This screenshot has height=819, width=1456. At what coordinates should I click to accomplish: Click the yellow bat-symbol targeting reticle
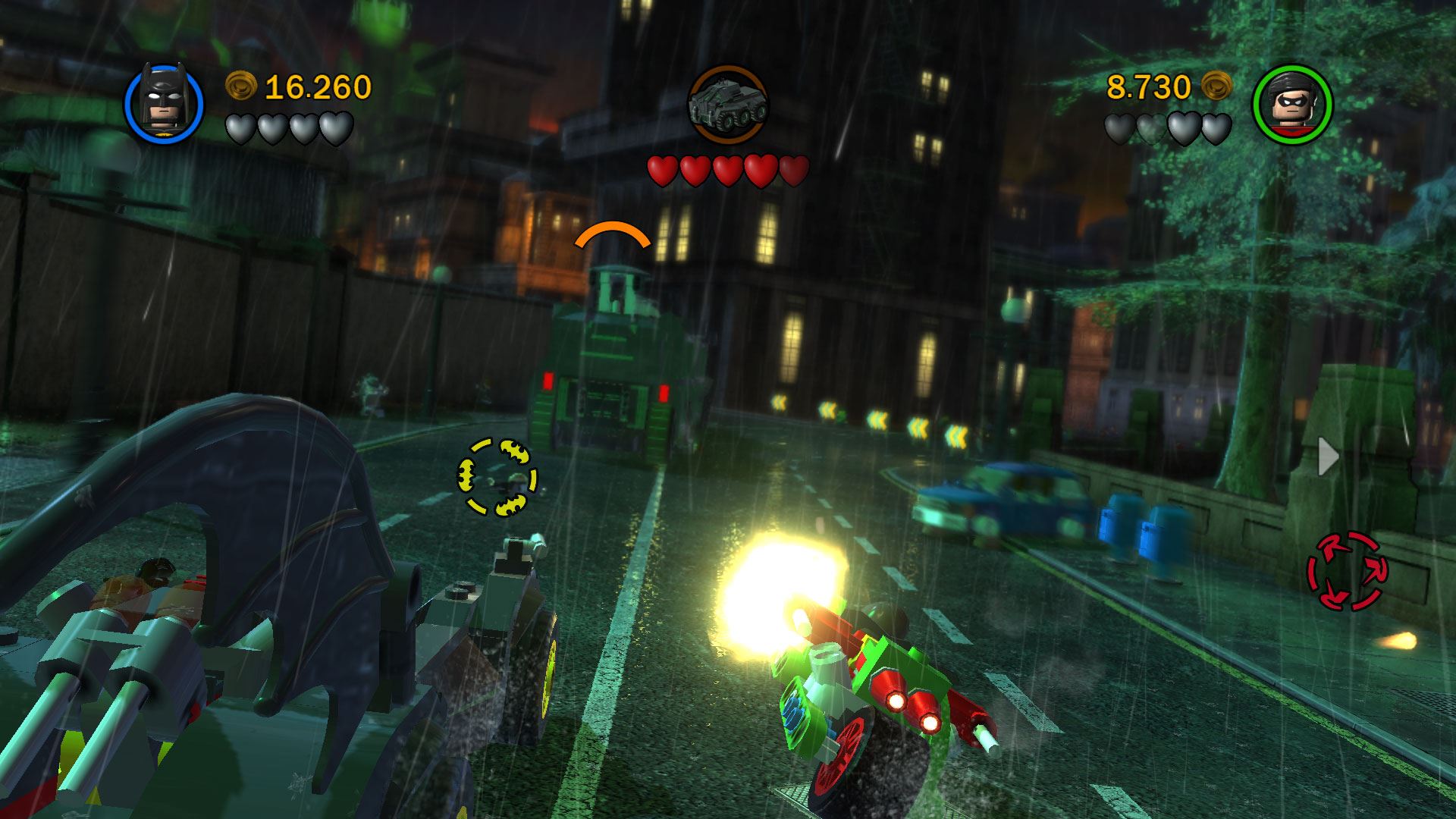(497, 478)
